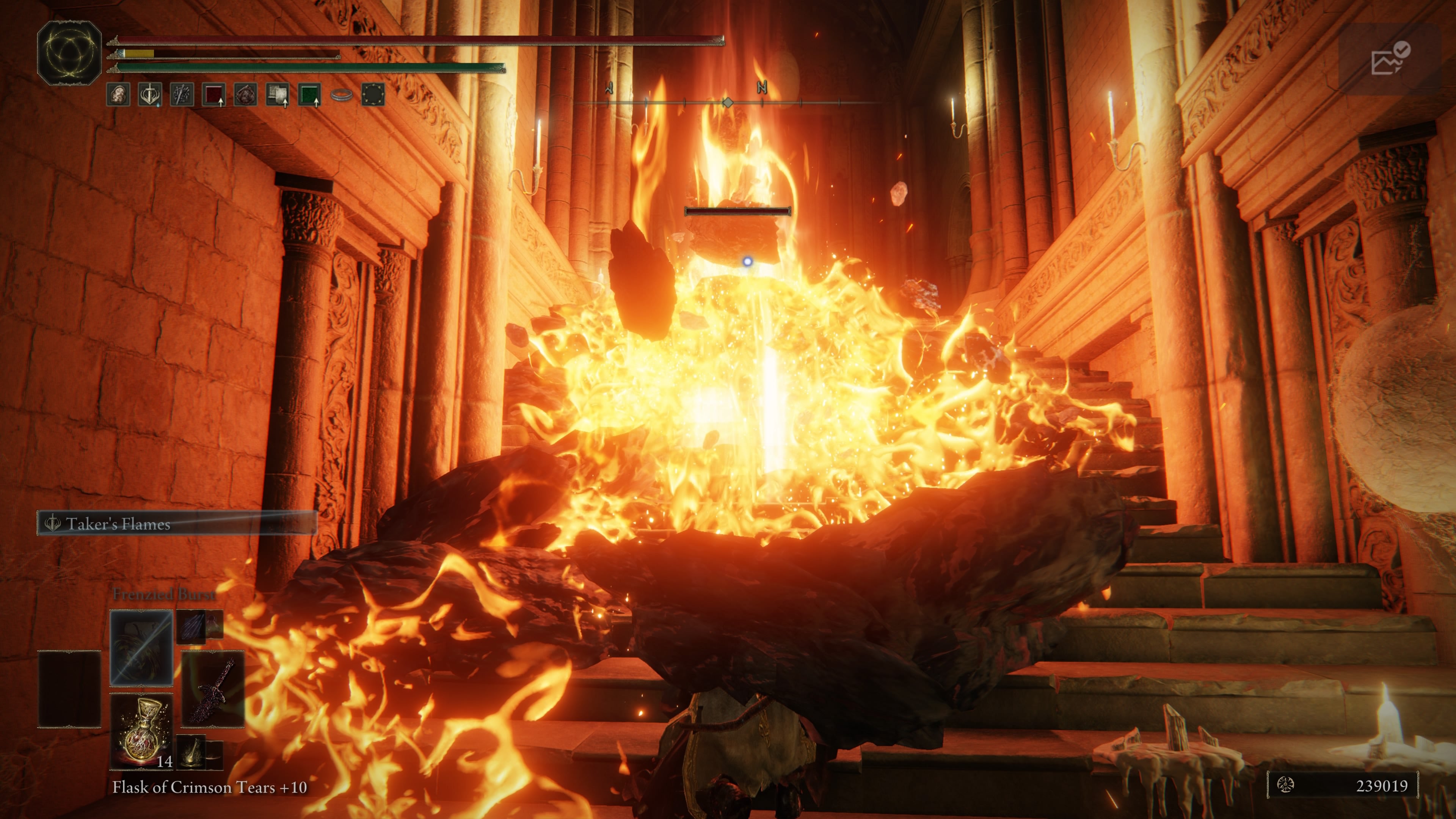Click the glowing rune emblem in the corner
1456x819 pixels.
(69, 53)
